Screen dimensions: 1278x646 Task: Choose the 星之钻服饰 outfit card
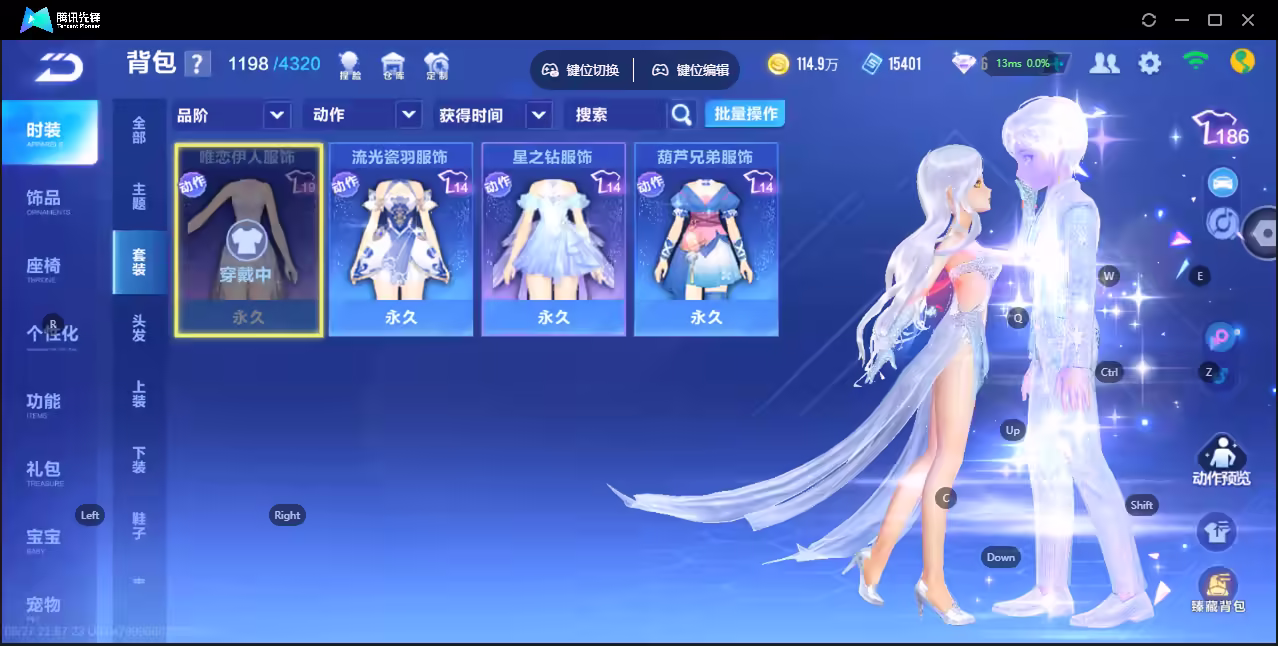[x=553, y=239]
